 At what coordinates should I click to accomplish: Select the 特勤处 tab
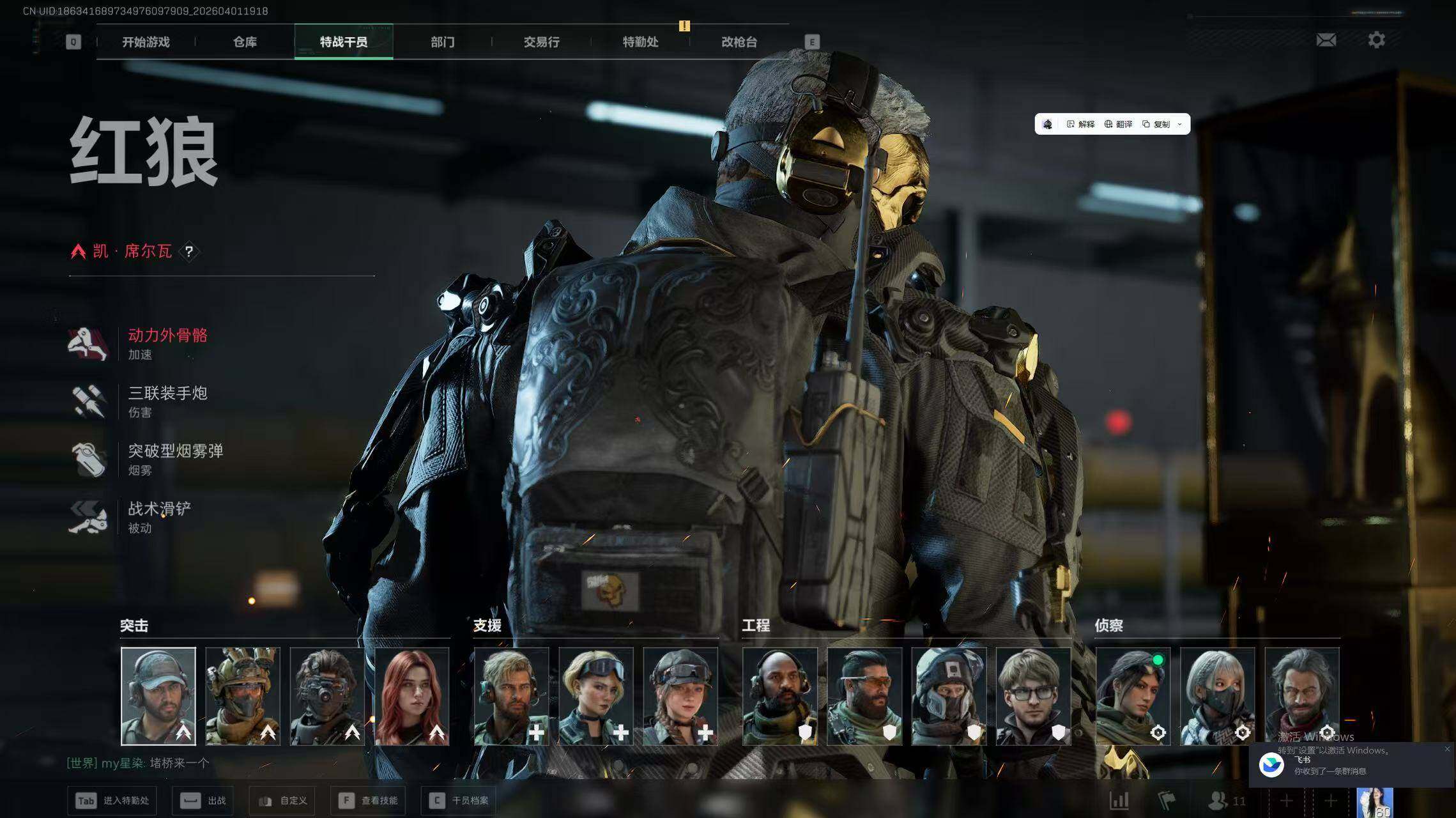click(x=640, y=42)
